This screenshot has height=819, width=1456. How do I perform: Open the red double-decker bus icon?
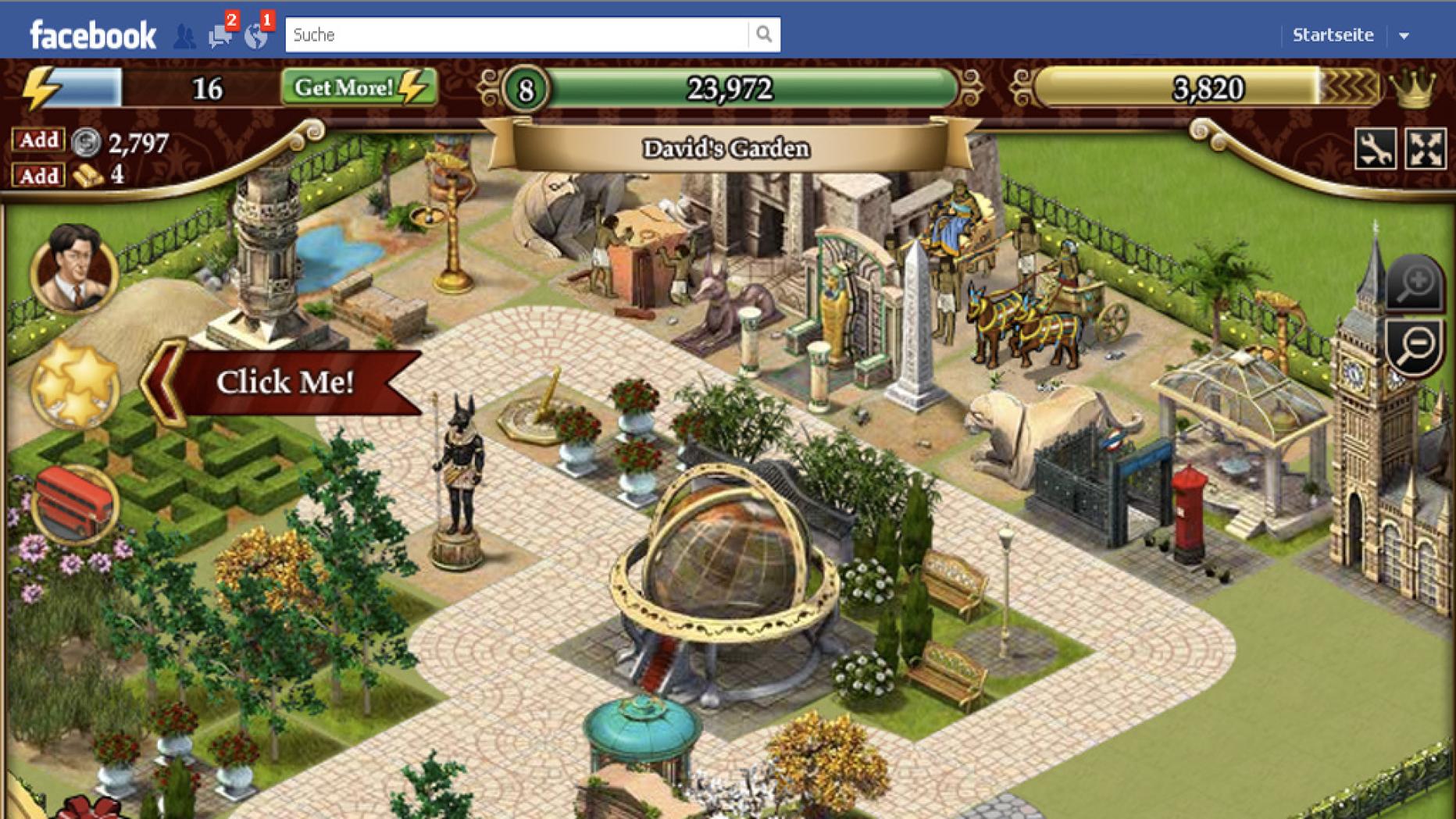[x=74, y=504]
